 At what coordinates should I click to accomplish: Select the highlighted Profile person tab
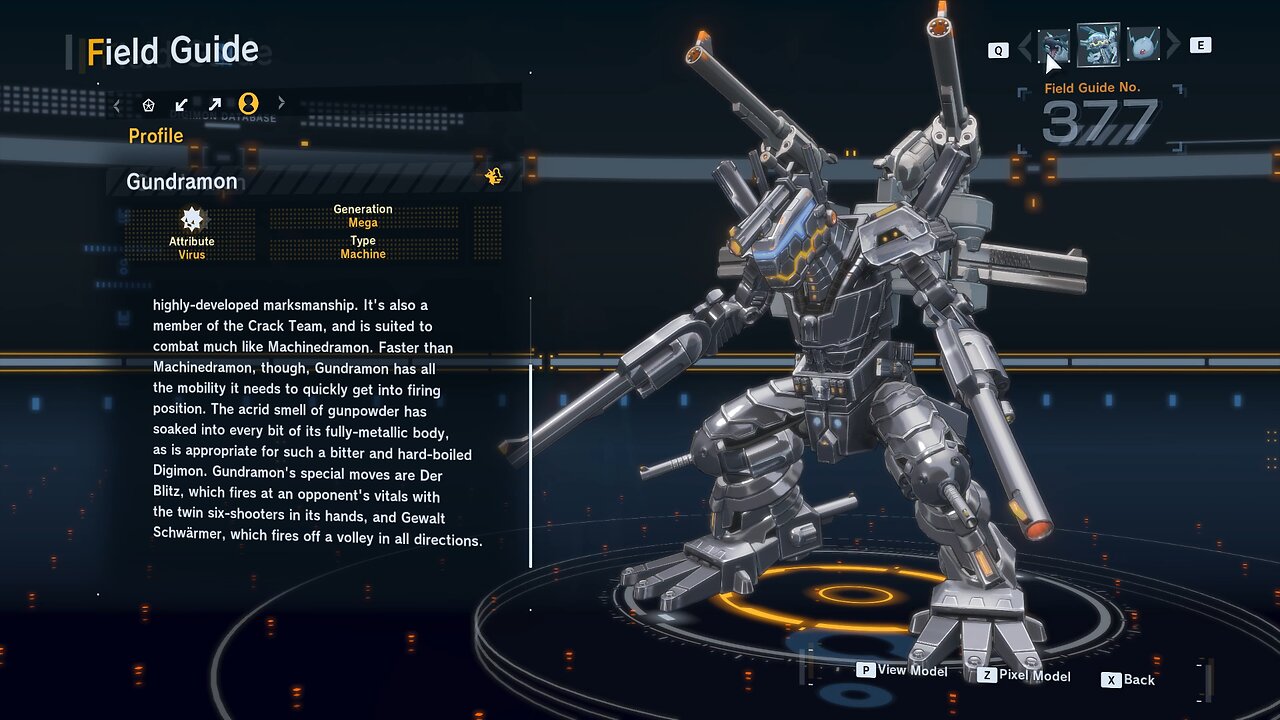point(248,104)
